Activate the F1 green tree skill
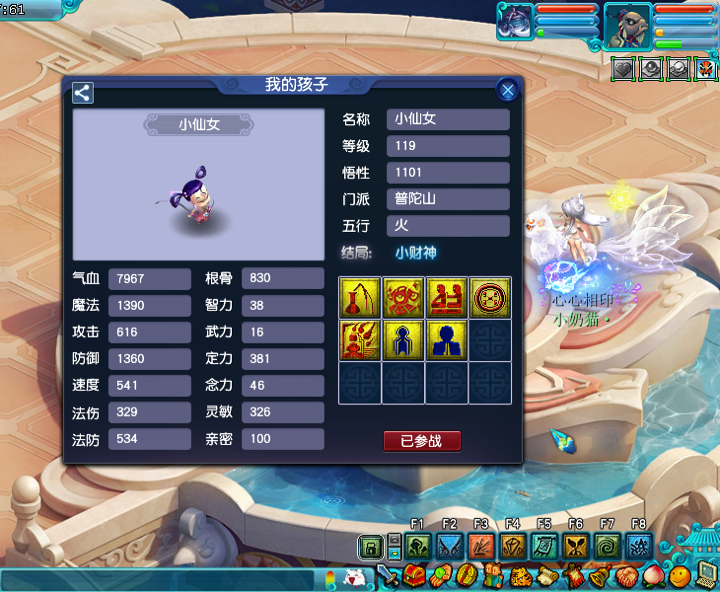720x592 pixels. [418, 546]
